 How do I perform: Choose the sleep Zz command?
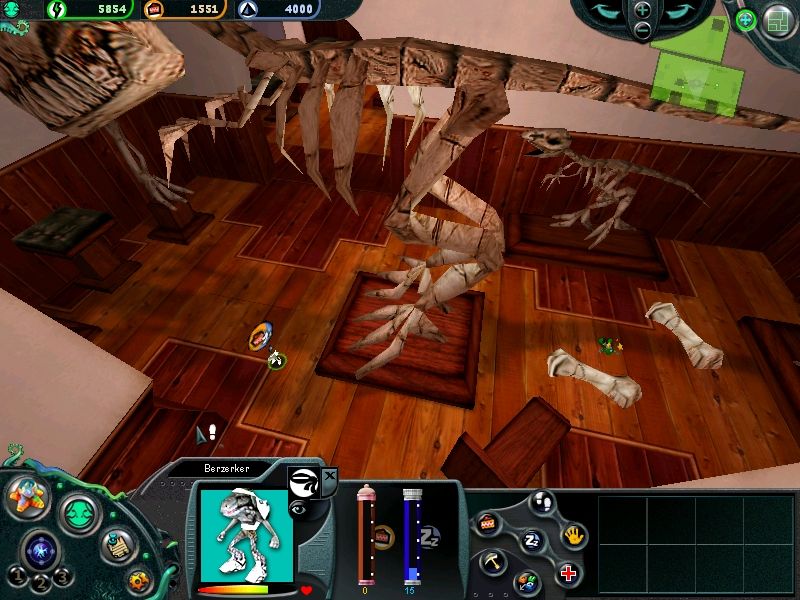pos(531,540)
